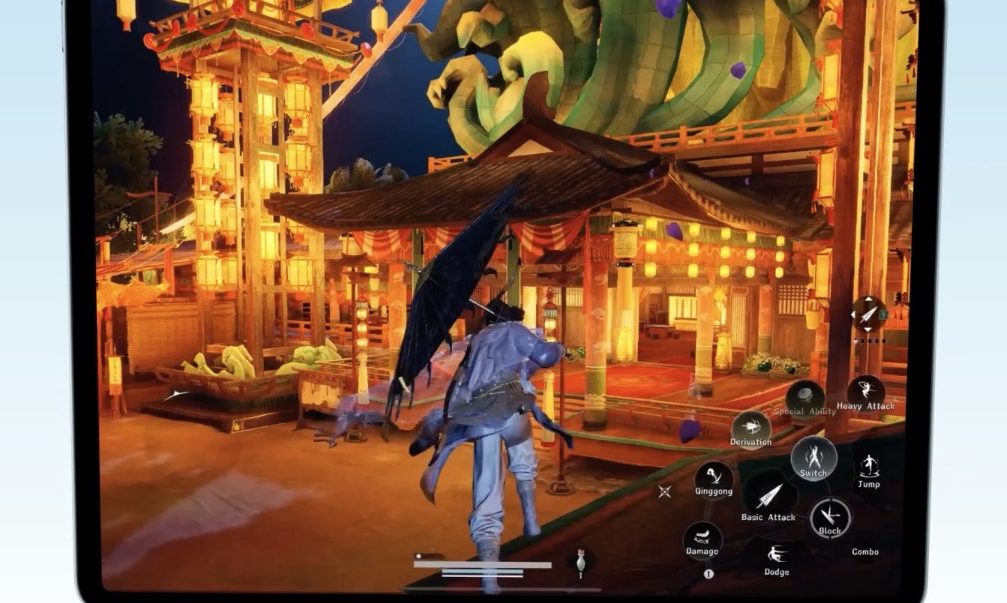Select the weapon selector with arrow markers
This screenshot has height=603, width=1007.
point(867,313)
